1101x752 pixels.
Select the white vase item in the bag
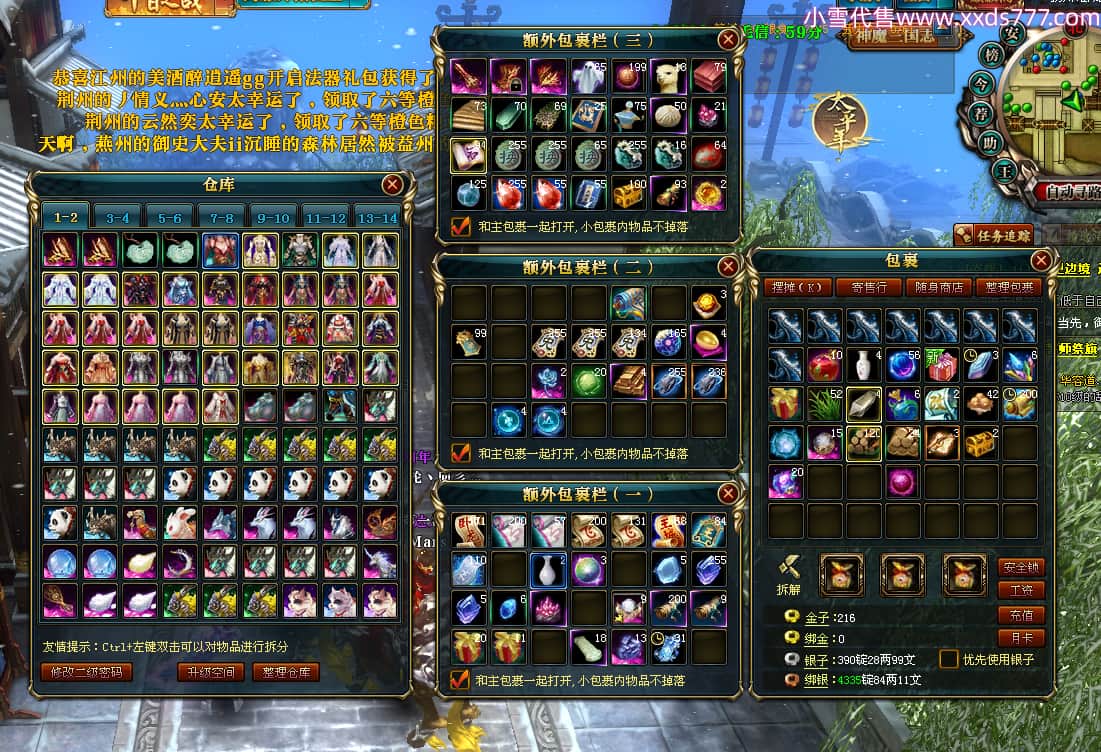coord(547,569)
